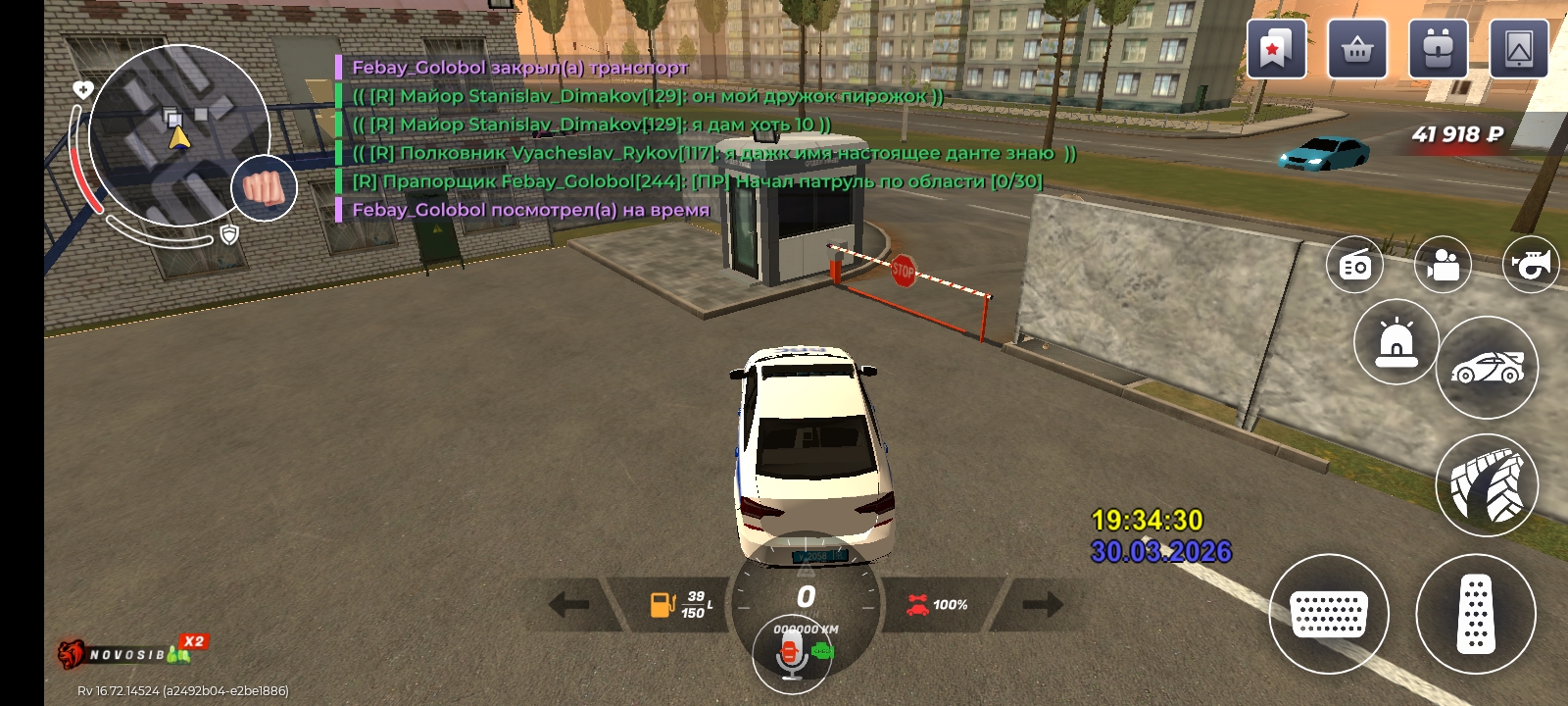Switch the camera view
Image resolution: width=1568 pixels, height=706 pixels.
click(x=1443, y=265)
